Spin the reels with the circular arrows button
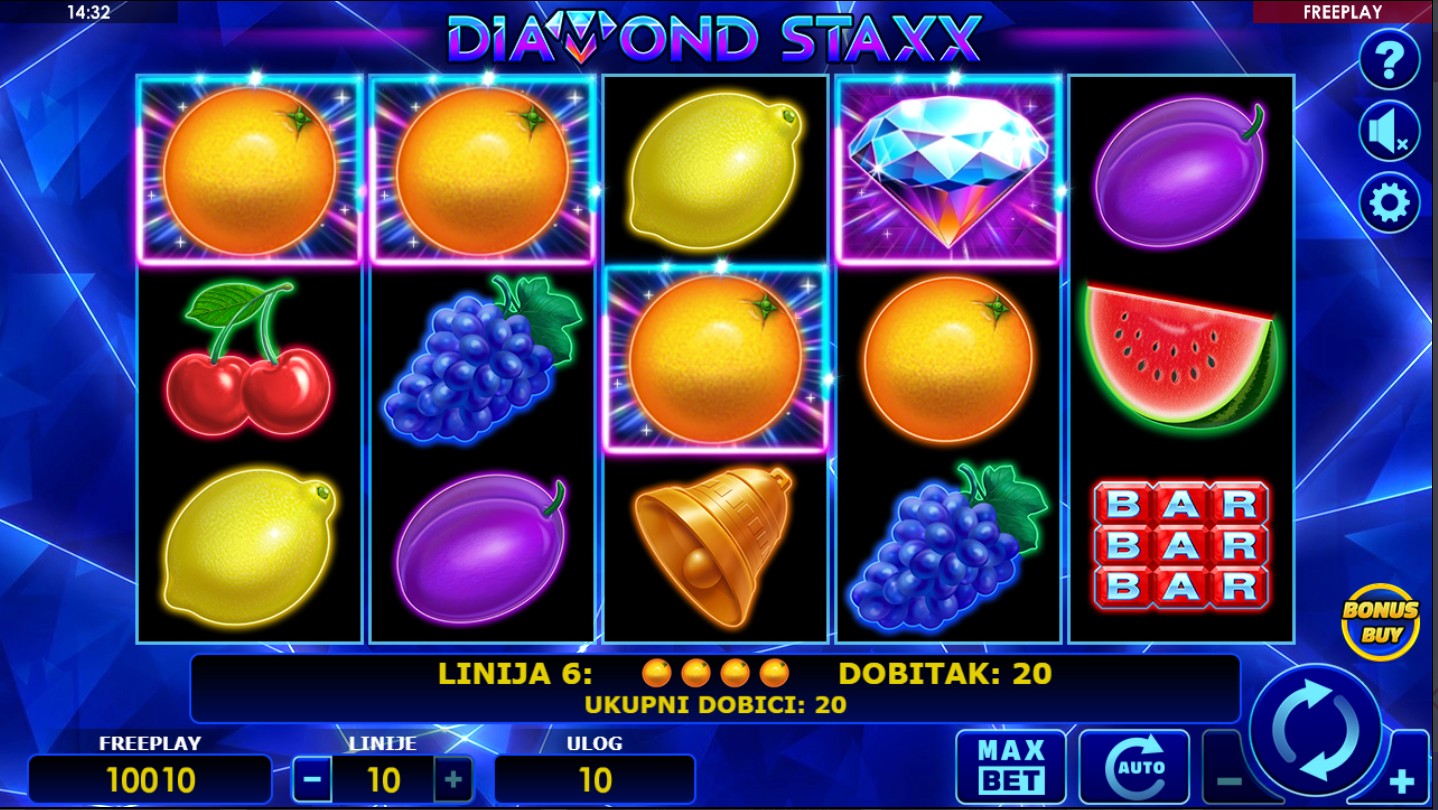The image size is (1438, 810). click(1315, 730)
